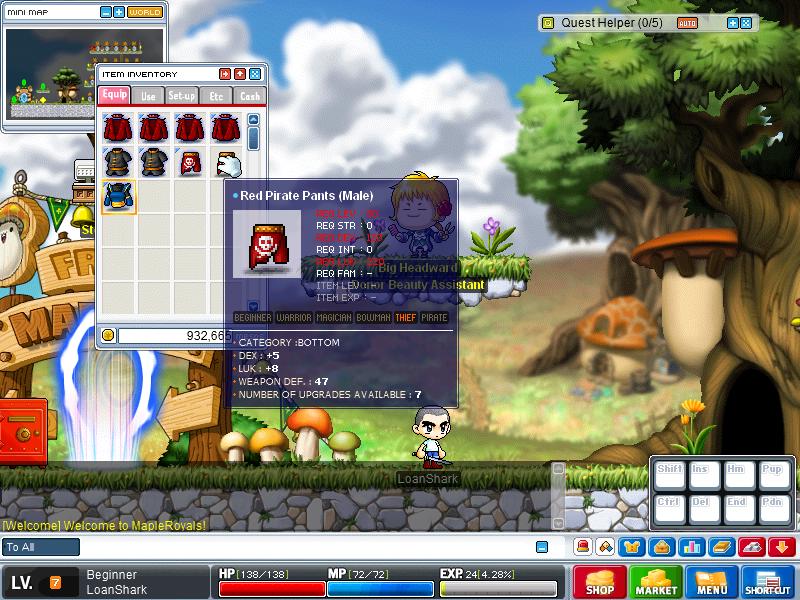Open the 'To All' chat target selector
800x600 pixels.
[x=41, y=547]
